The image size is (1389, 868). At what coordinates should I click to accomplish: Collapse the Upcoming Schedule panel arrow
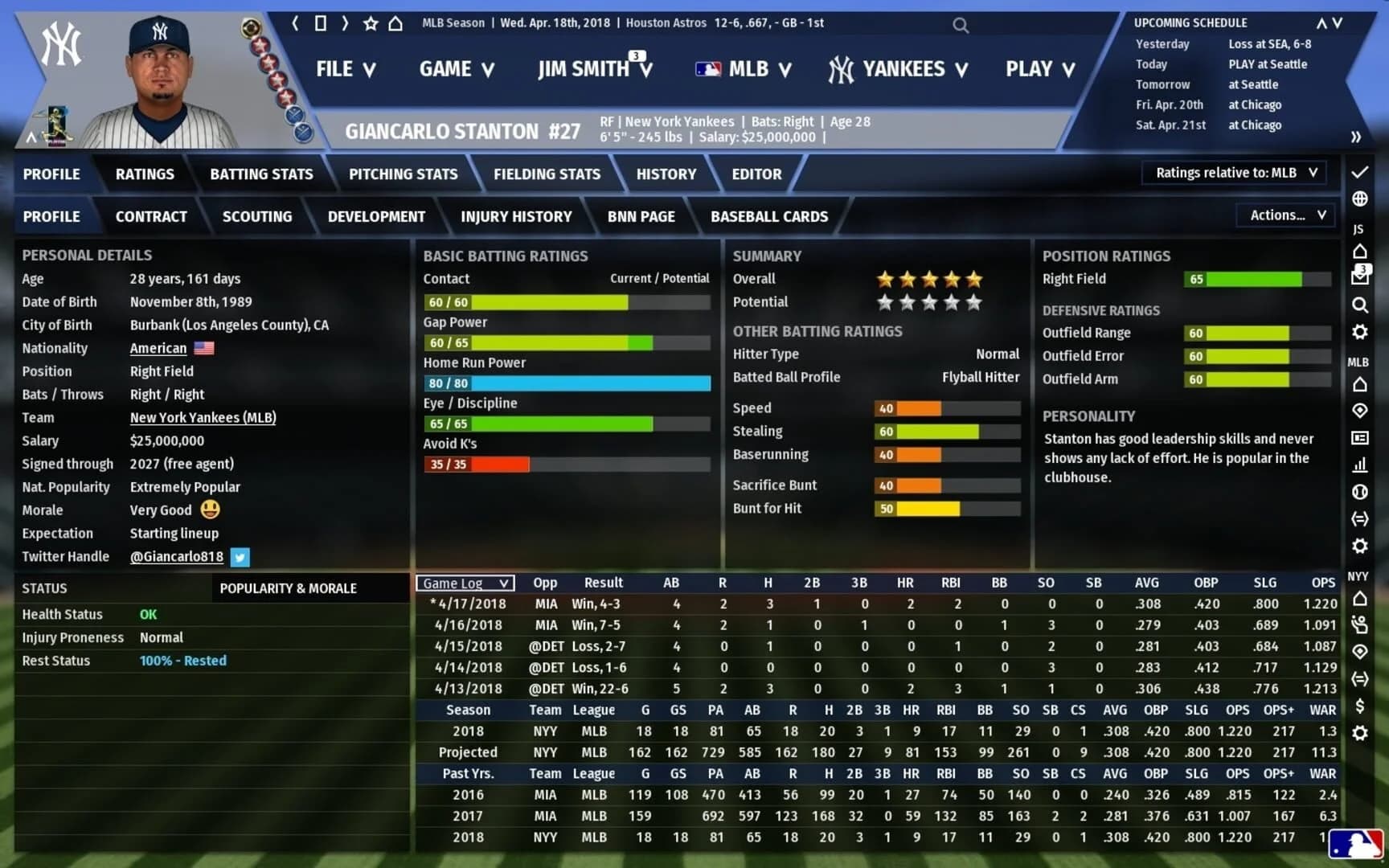1322,23
